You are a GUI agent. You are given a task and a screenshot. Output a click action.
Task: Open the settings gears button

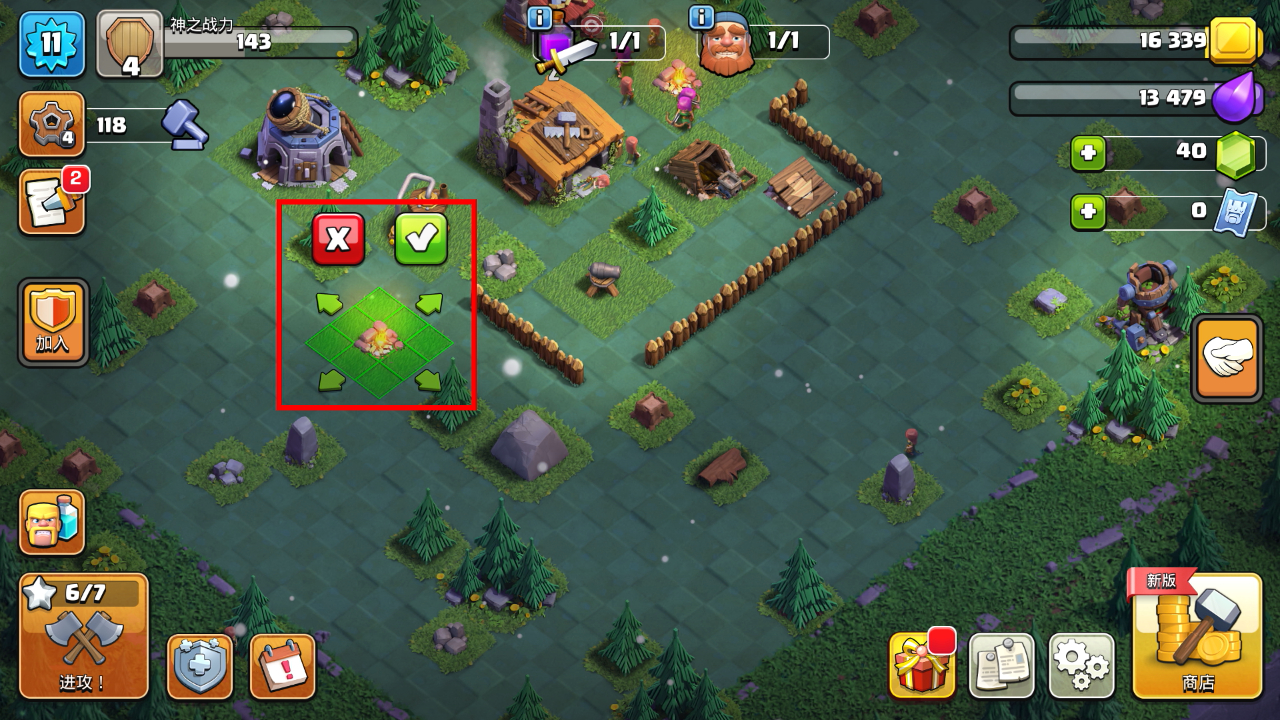point(1081,665)
